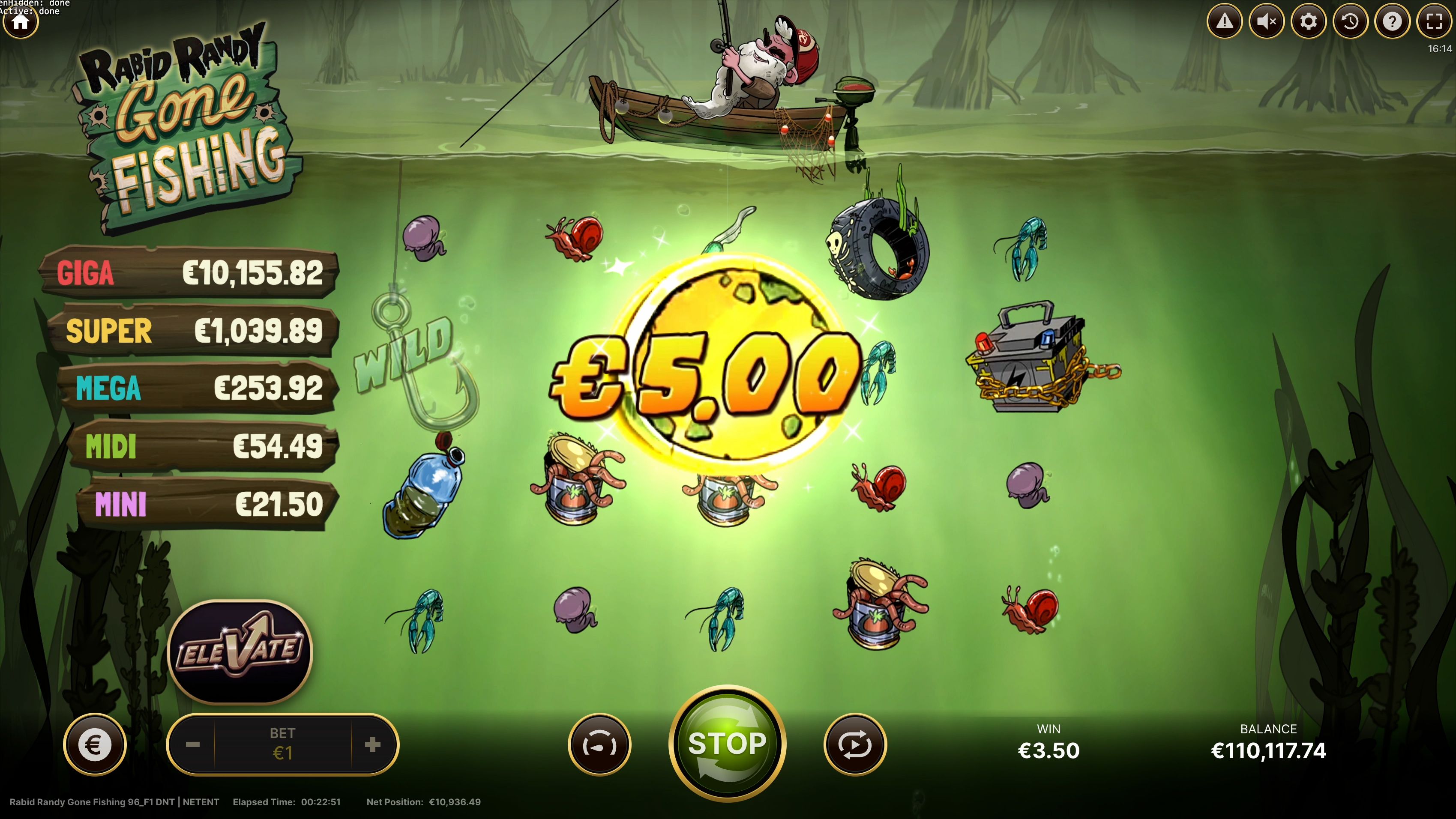Open the help and rules screen
1456x819 pixels.
[x=1393, y=21]
